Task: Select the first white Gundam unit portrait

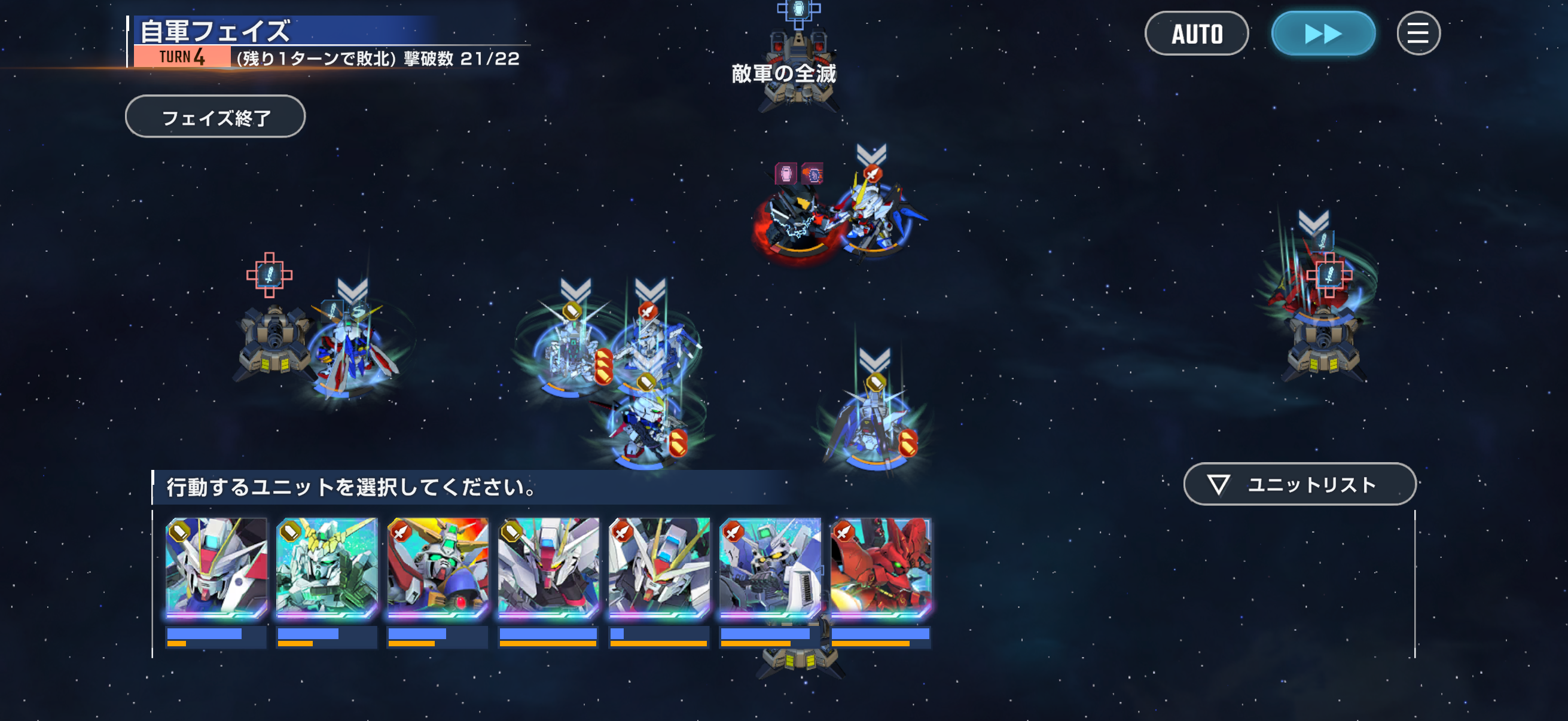Action: 216,567
